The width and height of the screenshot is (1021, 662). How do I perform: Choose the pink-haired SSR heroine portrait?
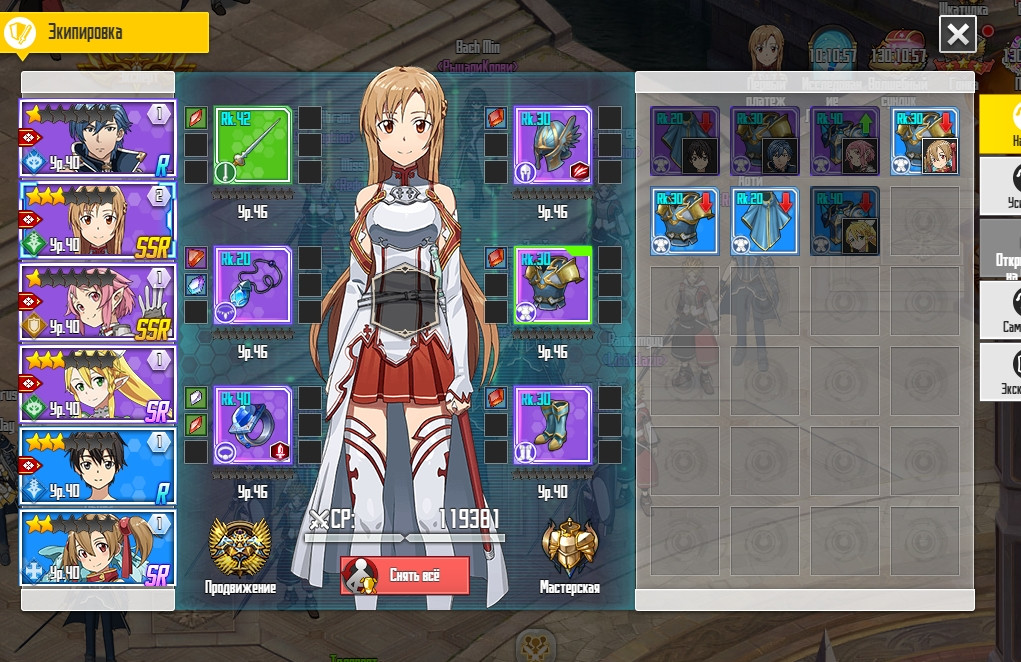tap(98, 301)
